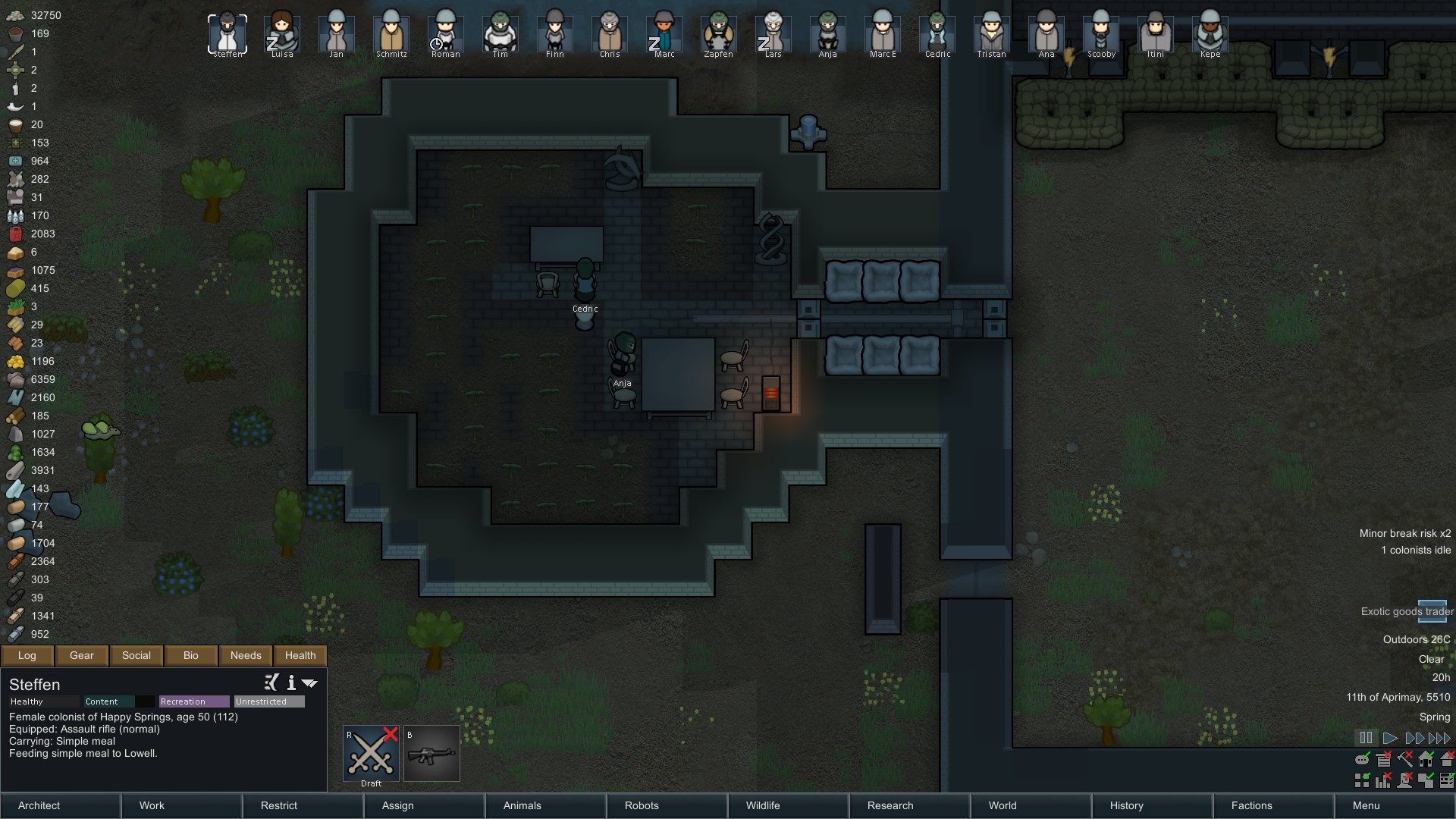Click the chemfuel icon in the resource readout
The height and width of the screenshot is (819, 1456).
pos(15,234)
